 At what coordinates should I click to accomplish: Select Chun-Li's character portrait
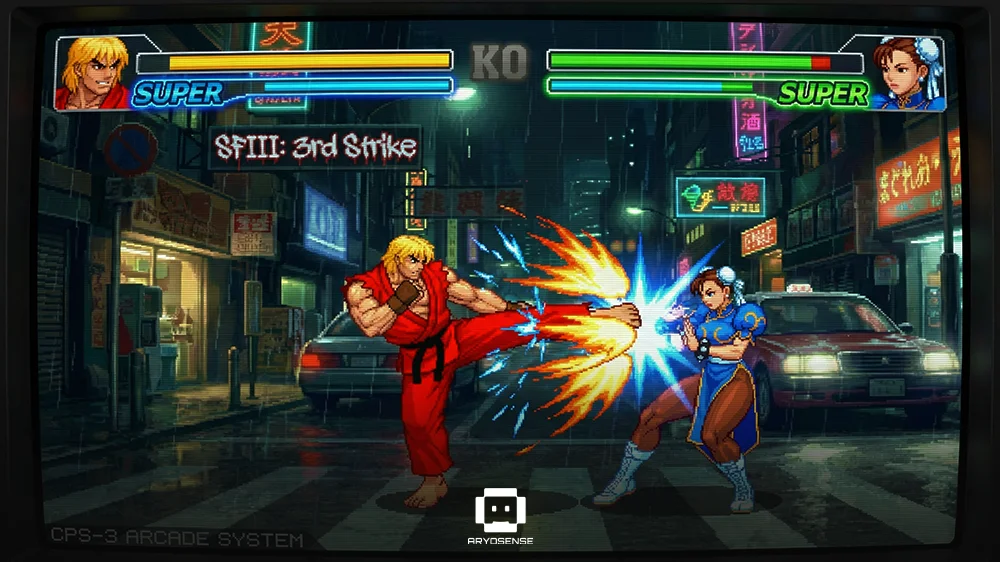(905, 72)
